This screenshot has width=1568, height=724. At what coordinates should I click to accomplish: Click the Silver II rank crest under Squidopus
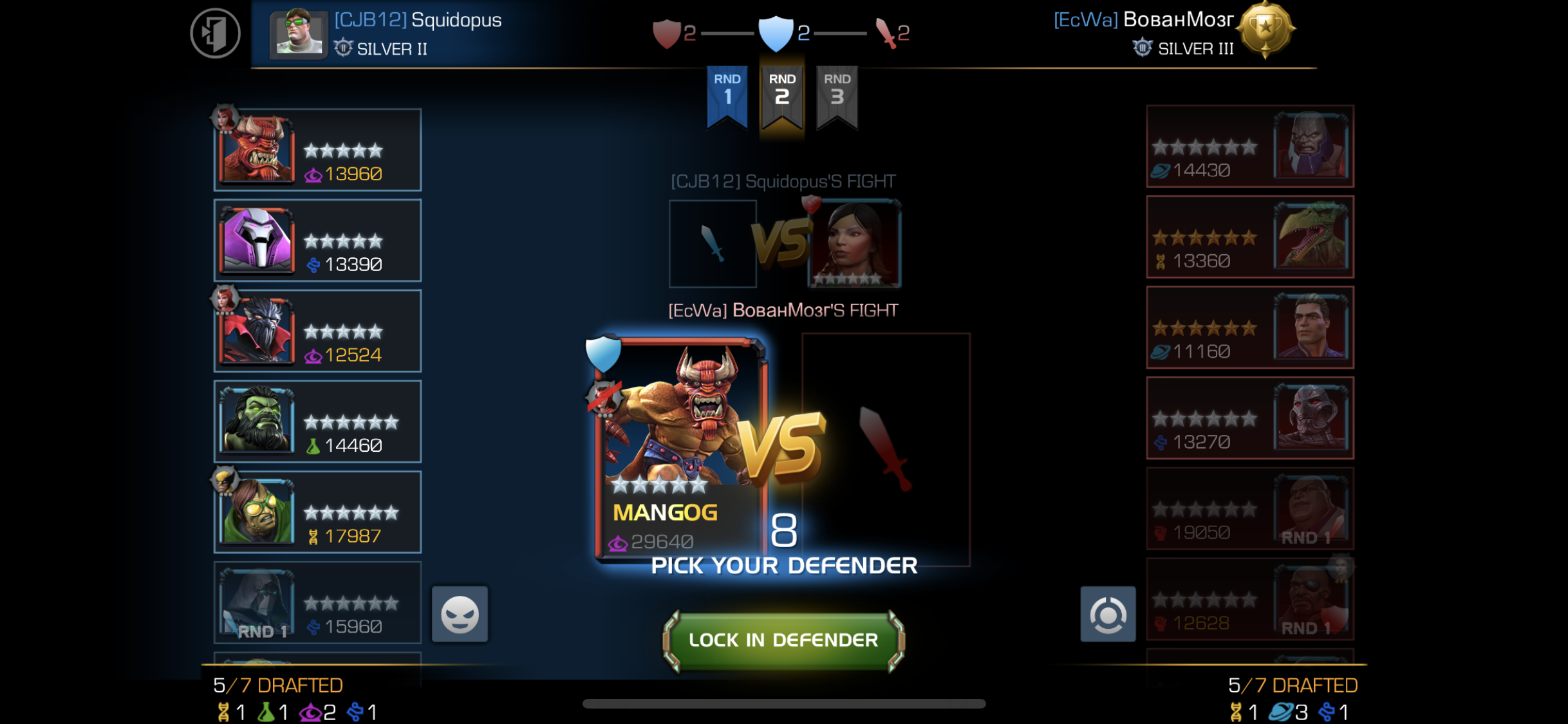tap(342, 48)
